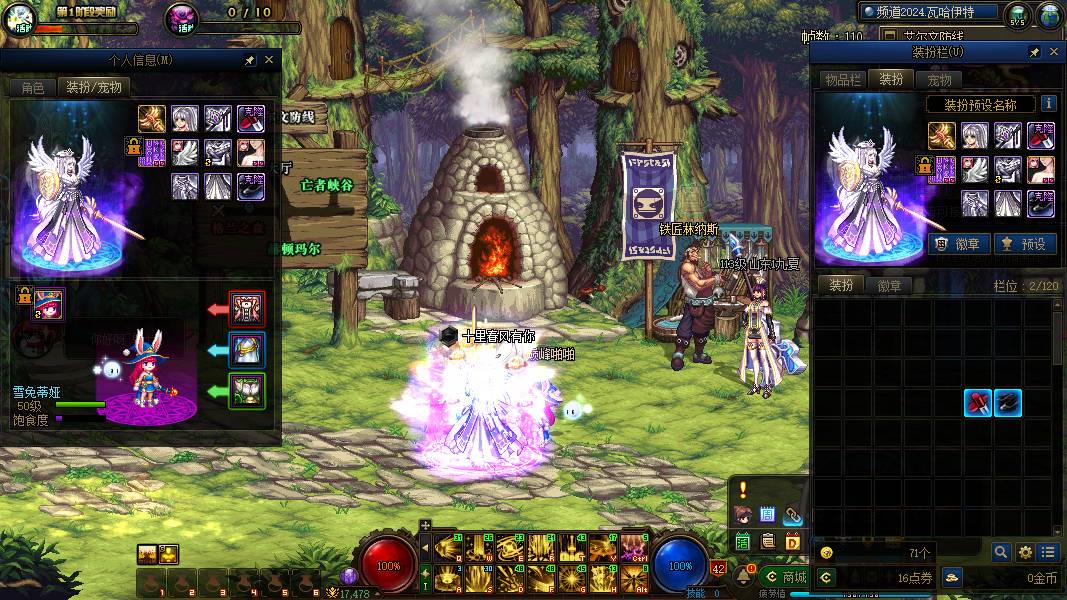
Task: Open the 预设 preset button
Action: (1025, 243)
